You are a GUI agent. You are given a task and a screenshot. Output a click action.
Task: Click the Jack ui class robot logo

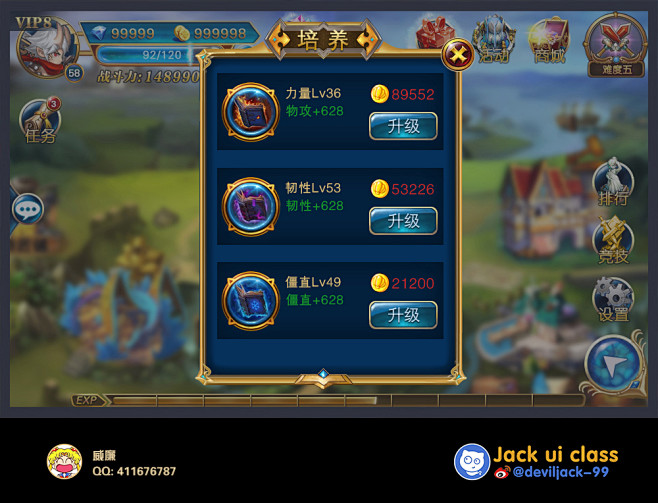click(471, 461)
